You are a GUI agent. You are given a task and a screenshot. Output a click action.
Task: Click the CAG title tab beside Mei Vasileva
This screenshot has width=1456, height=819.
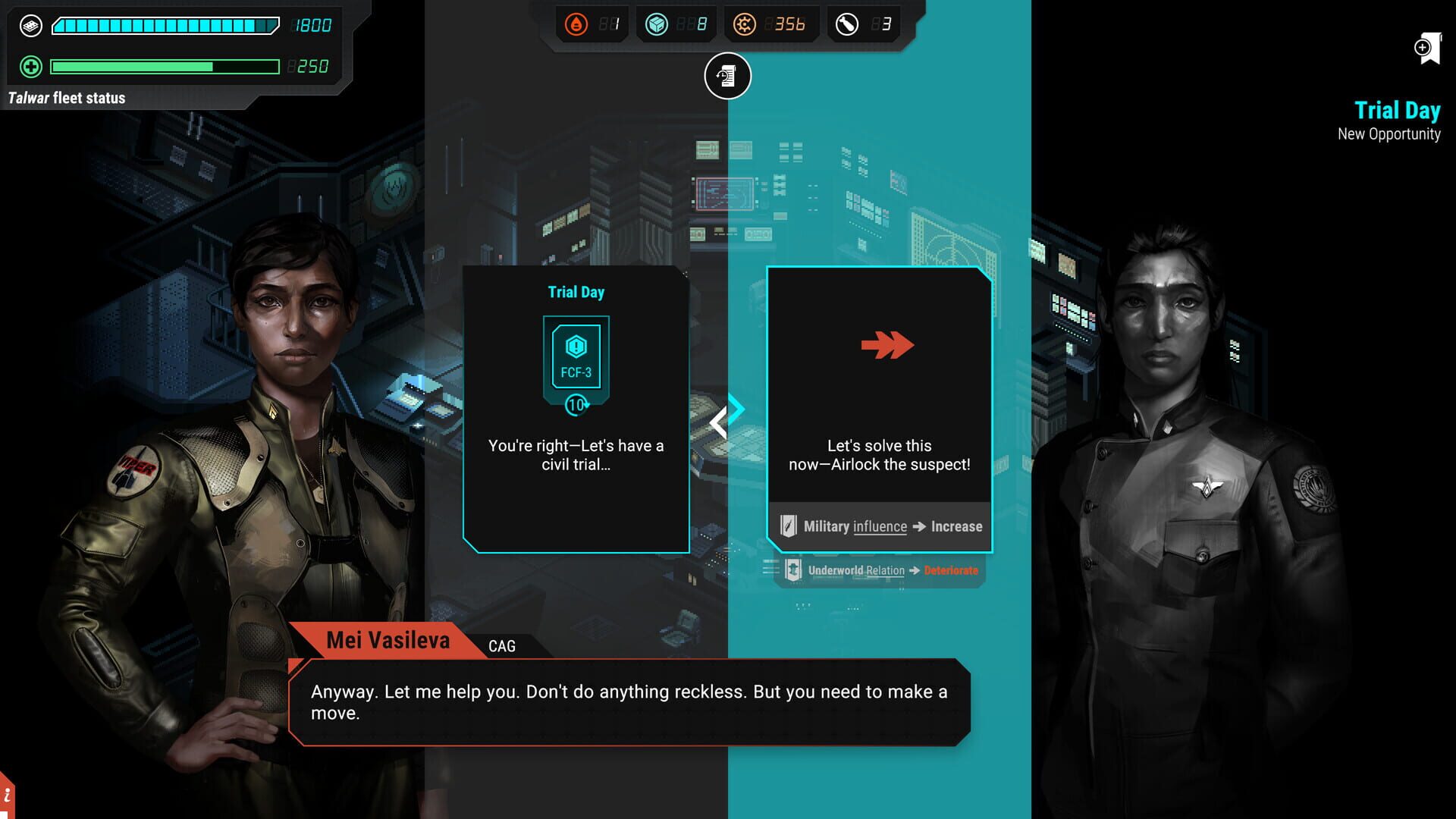[502, 645]
